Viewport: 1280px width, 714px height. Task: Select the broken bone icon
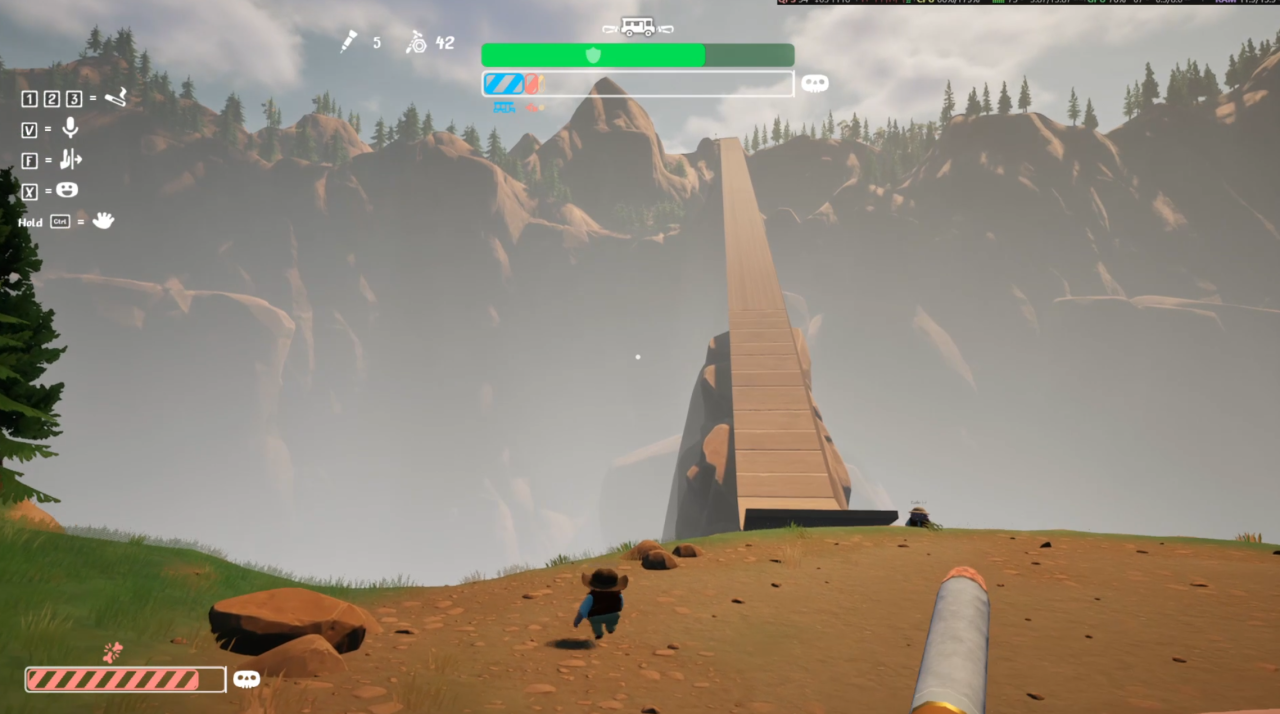(x=112, y=652)
